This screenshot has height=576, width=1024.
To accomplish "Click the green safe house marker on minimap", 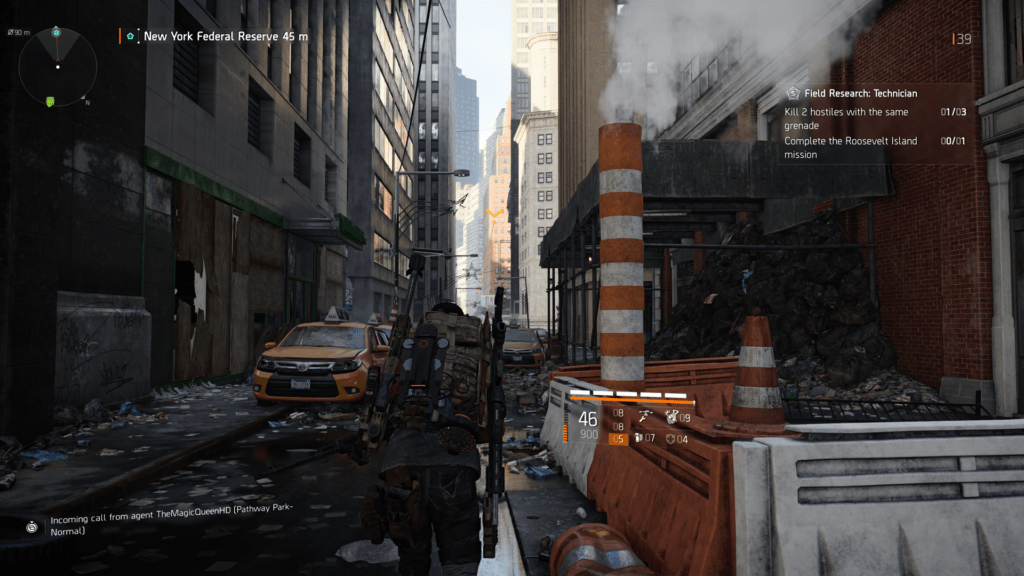I will coord(50,100).
